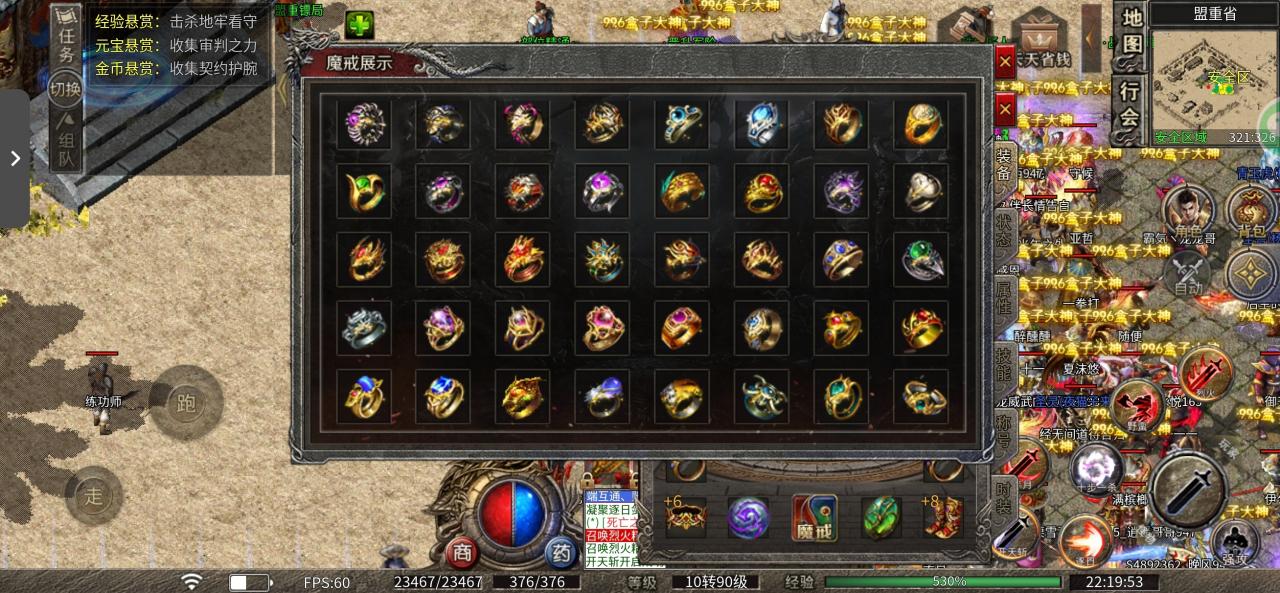Open the 任务 quest tab
Image resolution: width=1280 pixels, height=593 pixels.
(67, 33)
